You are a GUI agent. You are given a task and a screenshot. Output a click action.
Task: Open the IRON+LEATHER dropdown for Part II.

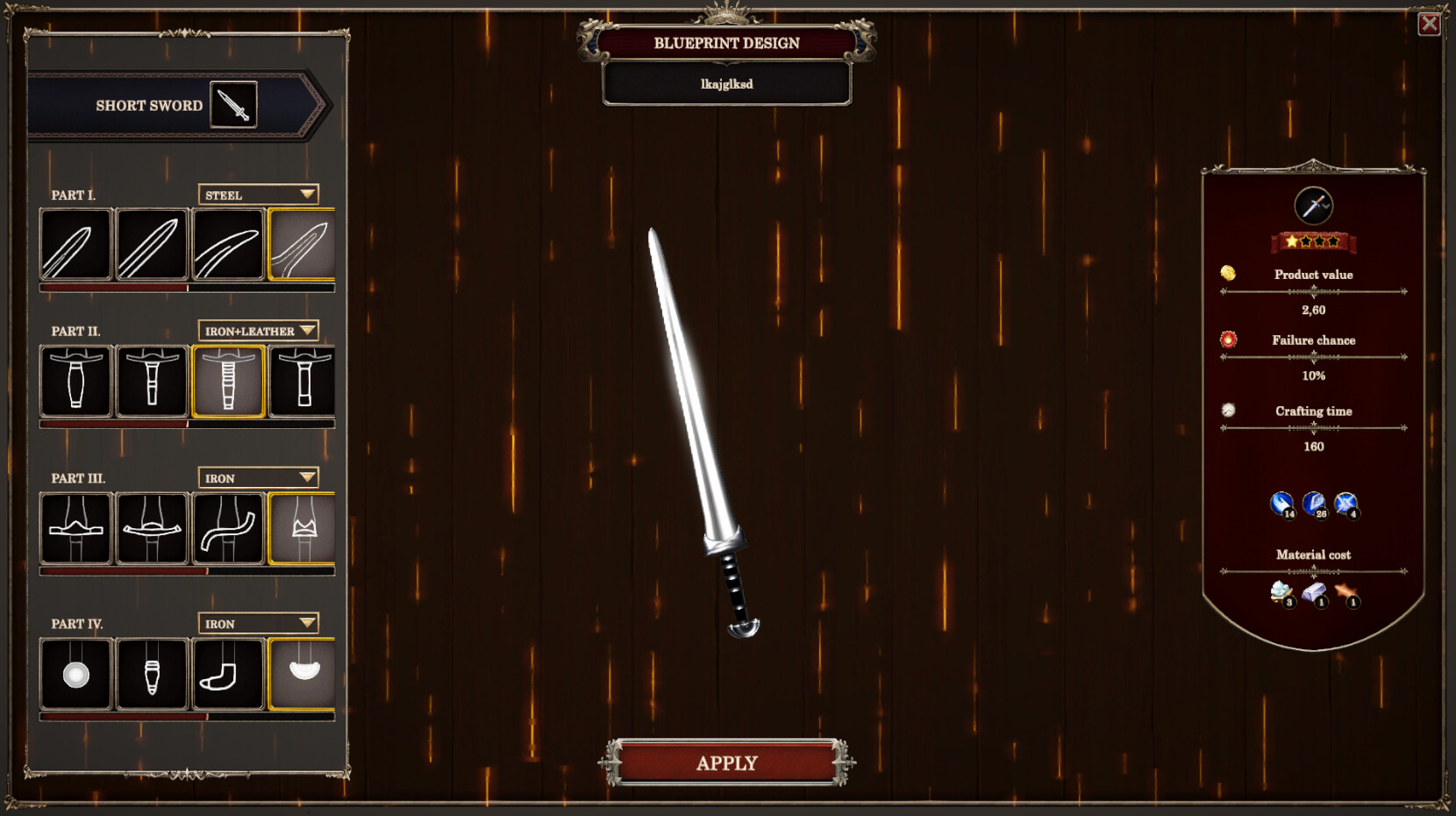coord(258,332)
